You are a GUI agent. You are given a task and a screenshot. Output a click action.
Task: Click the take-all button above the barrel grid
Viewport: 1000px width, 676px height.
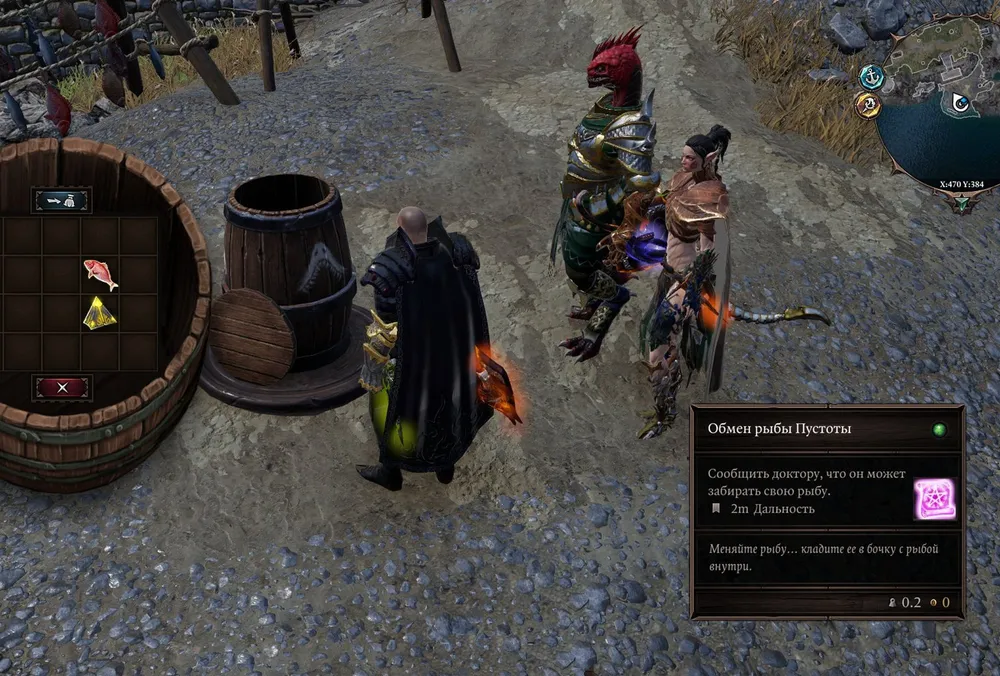click(62, 200)
